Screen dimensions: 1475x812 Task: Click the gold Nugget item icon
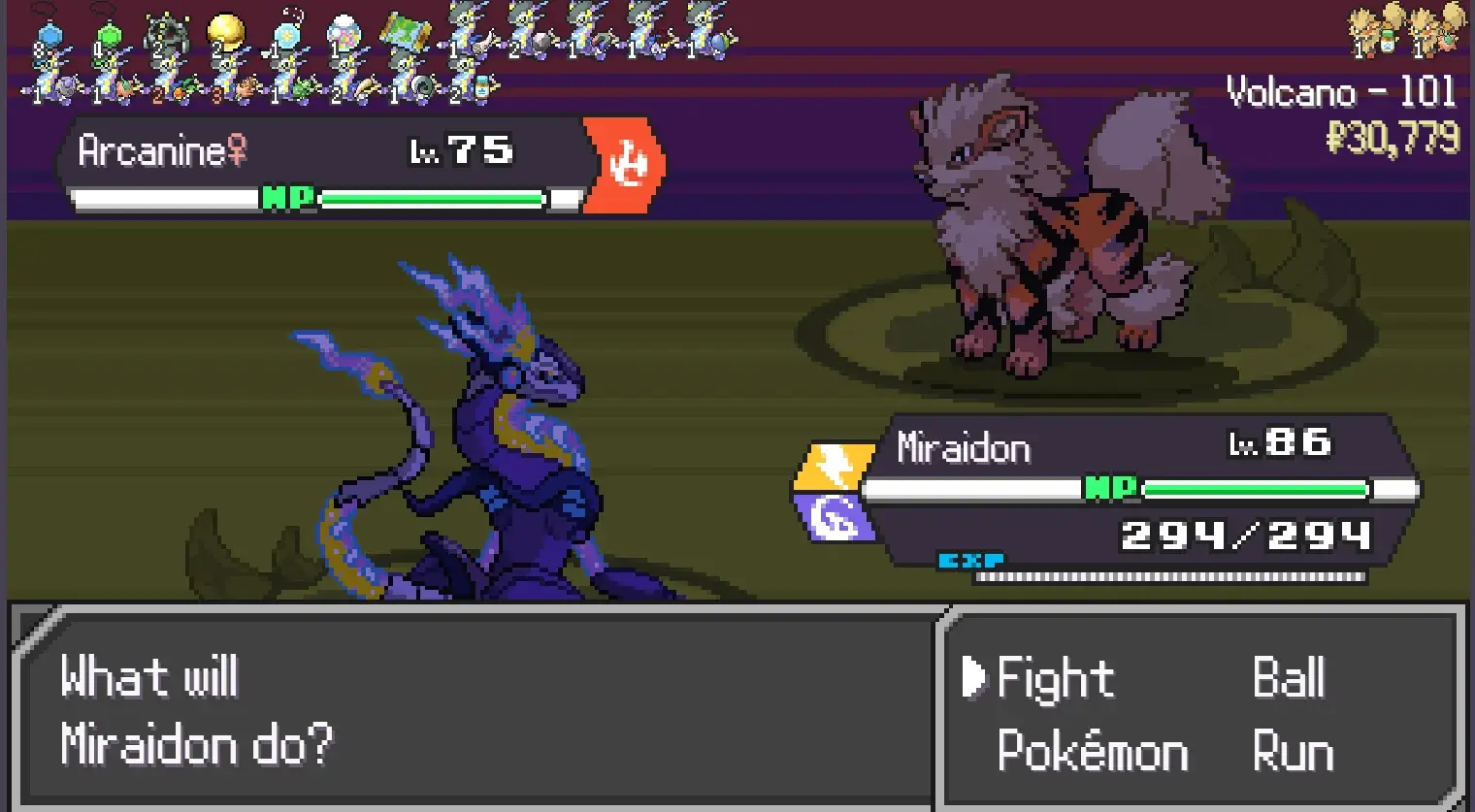coord(226,29)
